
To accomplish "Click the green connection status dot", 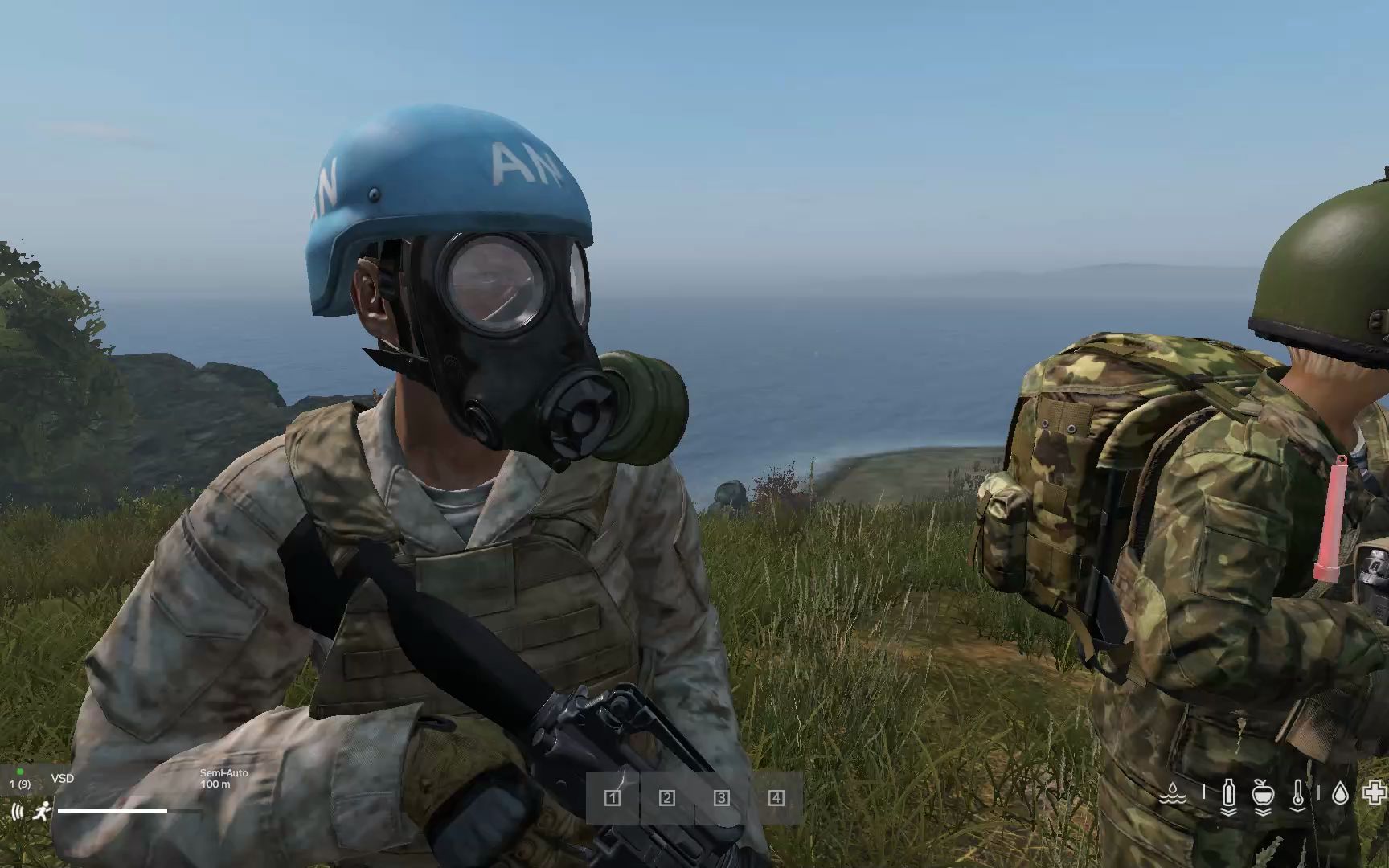I will point(20,772).
